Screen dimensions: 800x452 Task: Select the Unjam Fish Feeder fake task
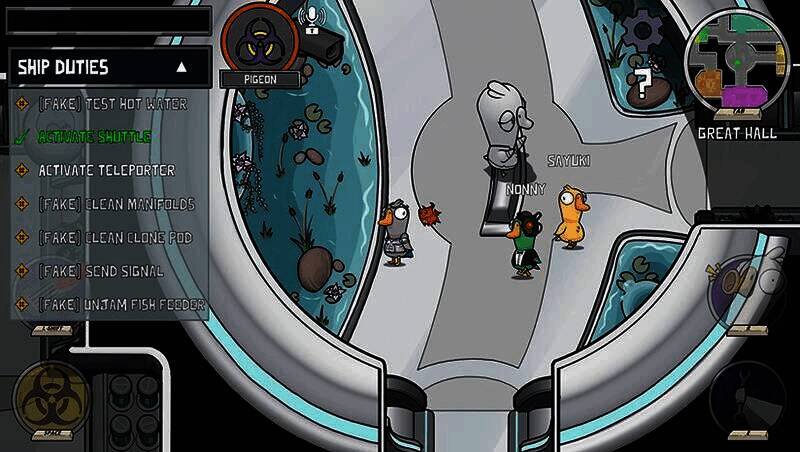point(121,304)
